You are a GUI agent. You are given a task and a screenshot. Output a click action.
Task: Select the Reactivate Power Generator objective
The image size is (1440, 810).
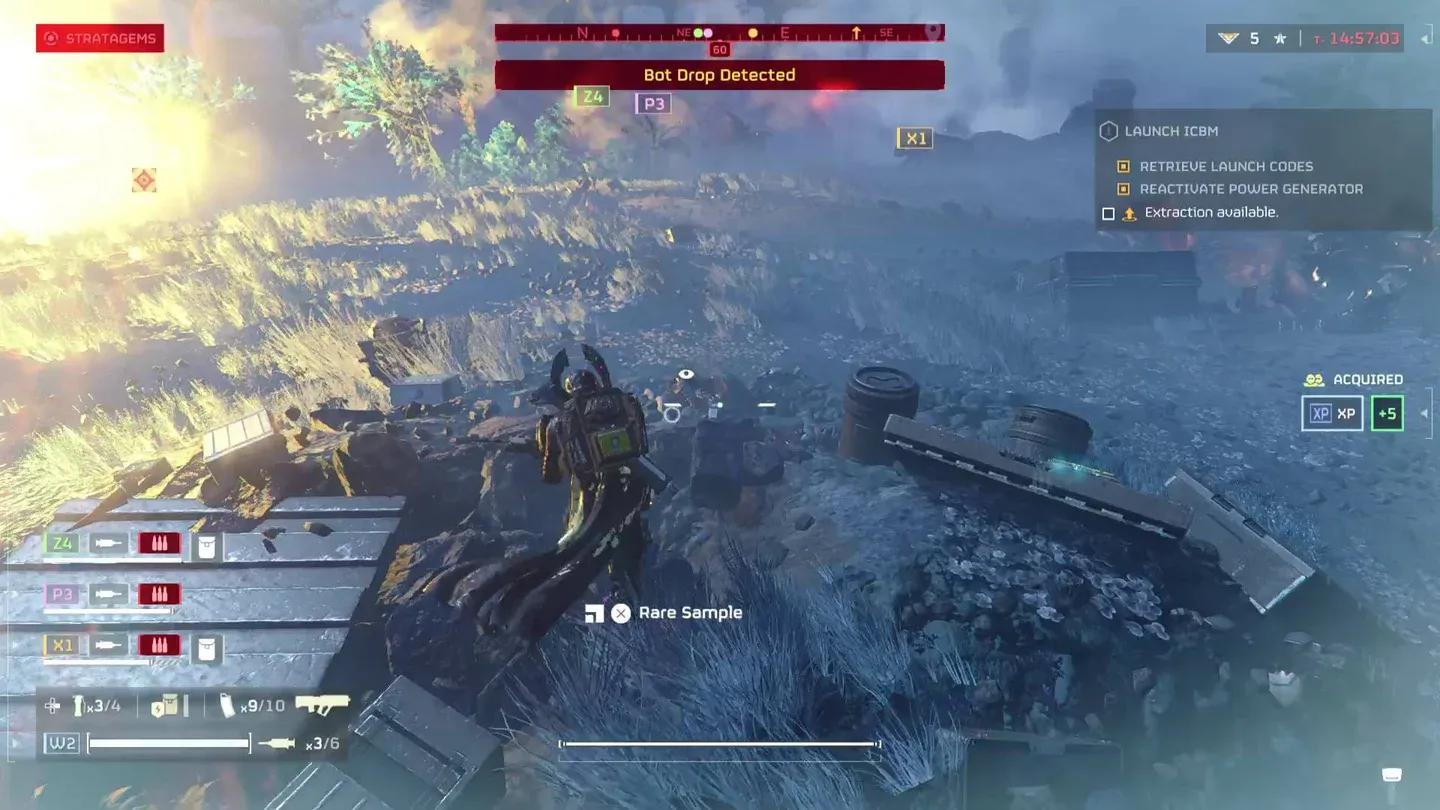point(1250,189)
